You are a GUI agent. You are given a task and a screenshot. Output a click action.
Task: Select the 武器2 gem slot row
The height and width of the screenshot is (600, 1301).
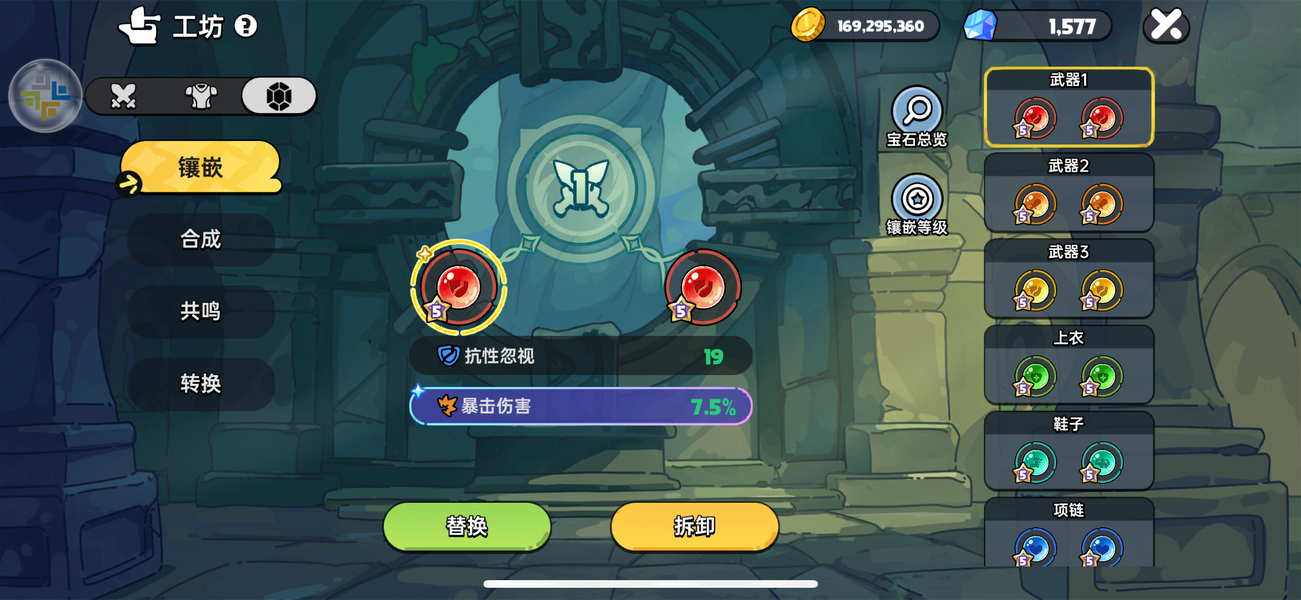click(x=1069, y=193)
